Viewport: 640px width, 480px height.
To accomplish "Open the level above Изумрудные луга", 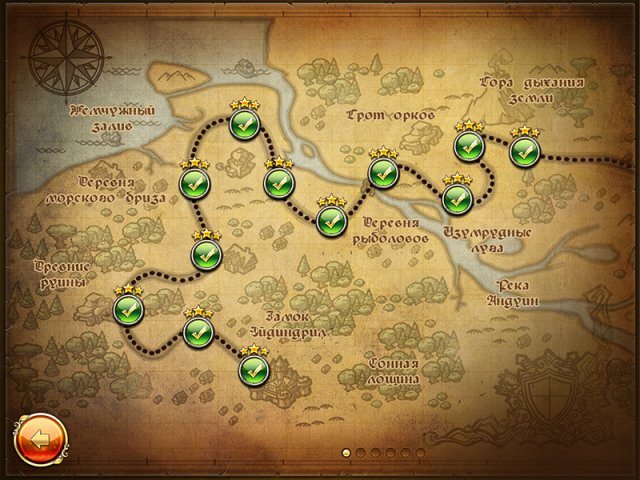I will (456, 198).
